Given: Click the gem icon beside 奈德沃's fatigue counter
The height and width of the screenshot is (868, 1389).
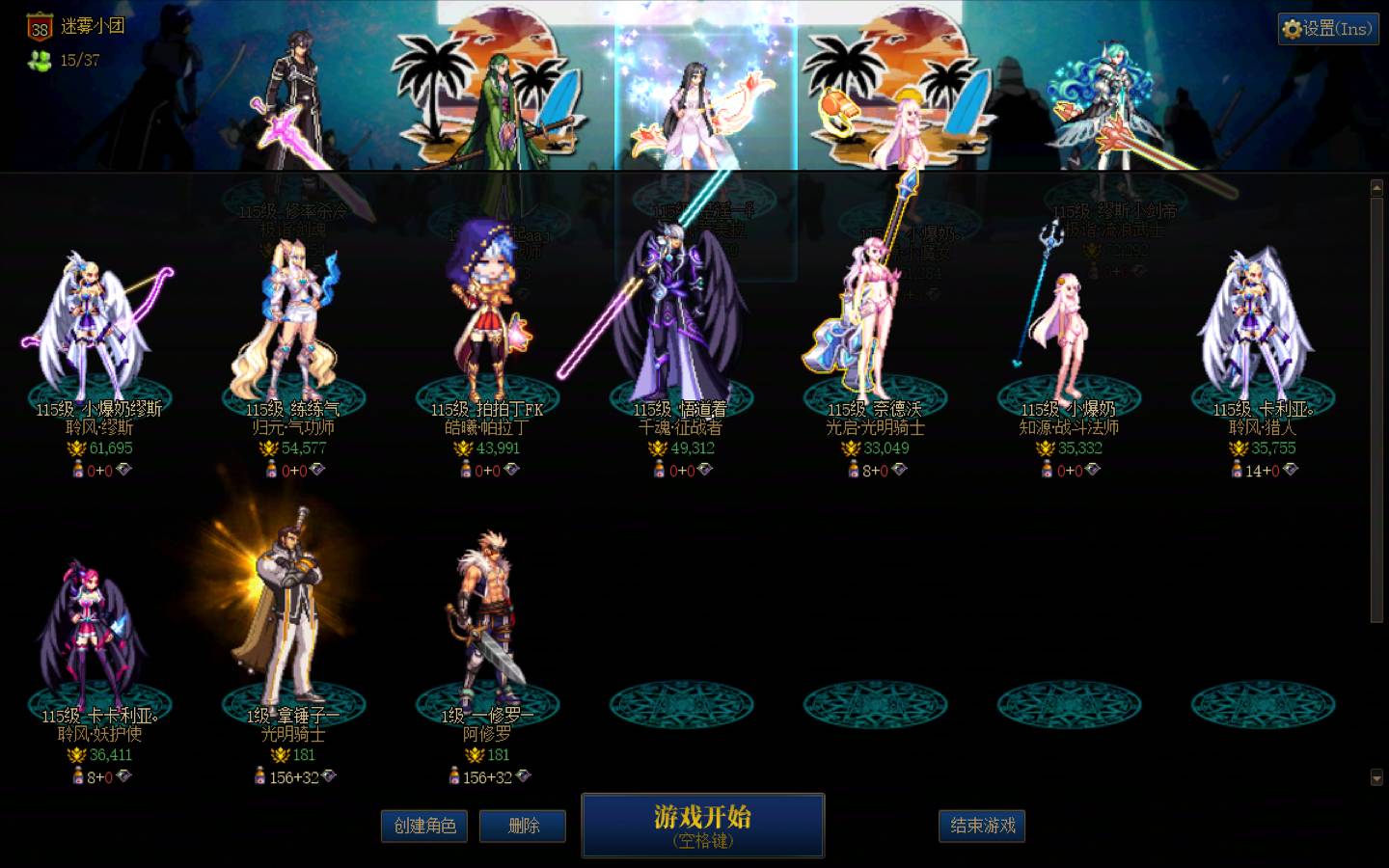Looking at the screenshot, I should (x=901, y=470).
